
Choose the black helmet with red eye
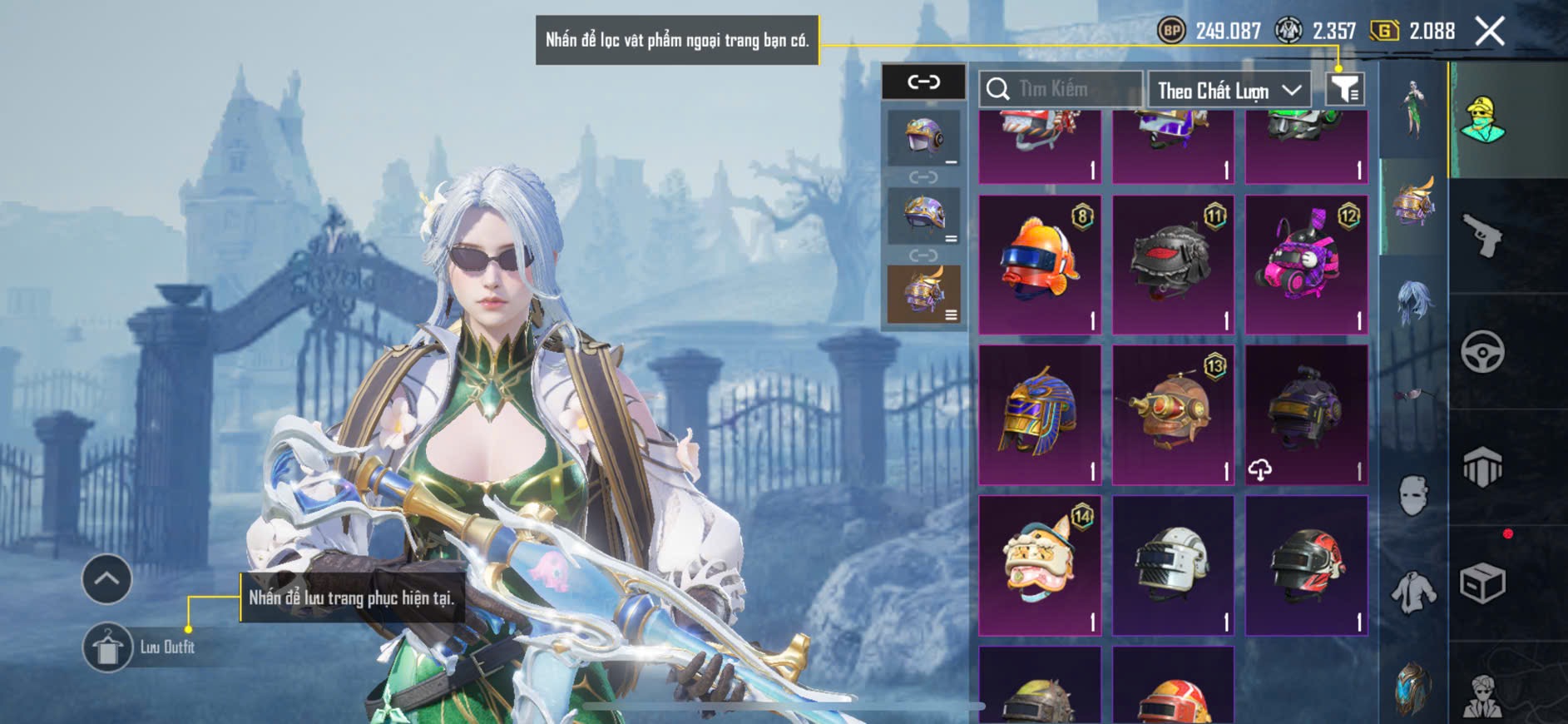(1173, 265)
